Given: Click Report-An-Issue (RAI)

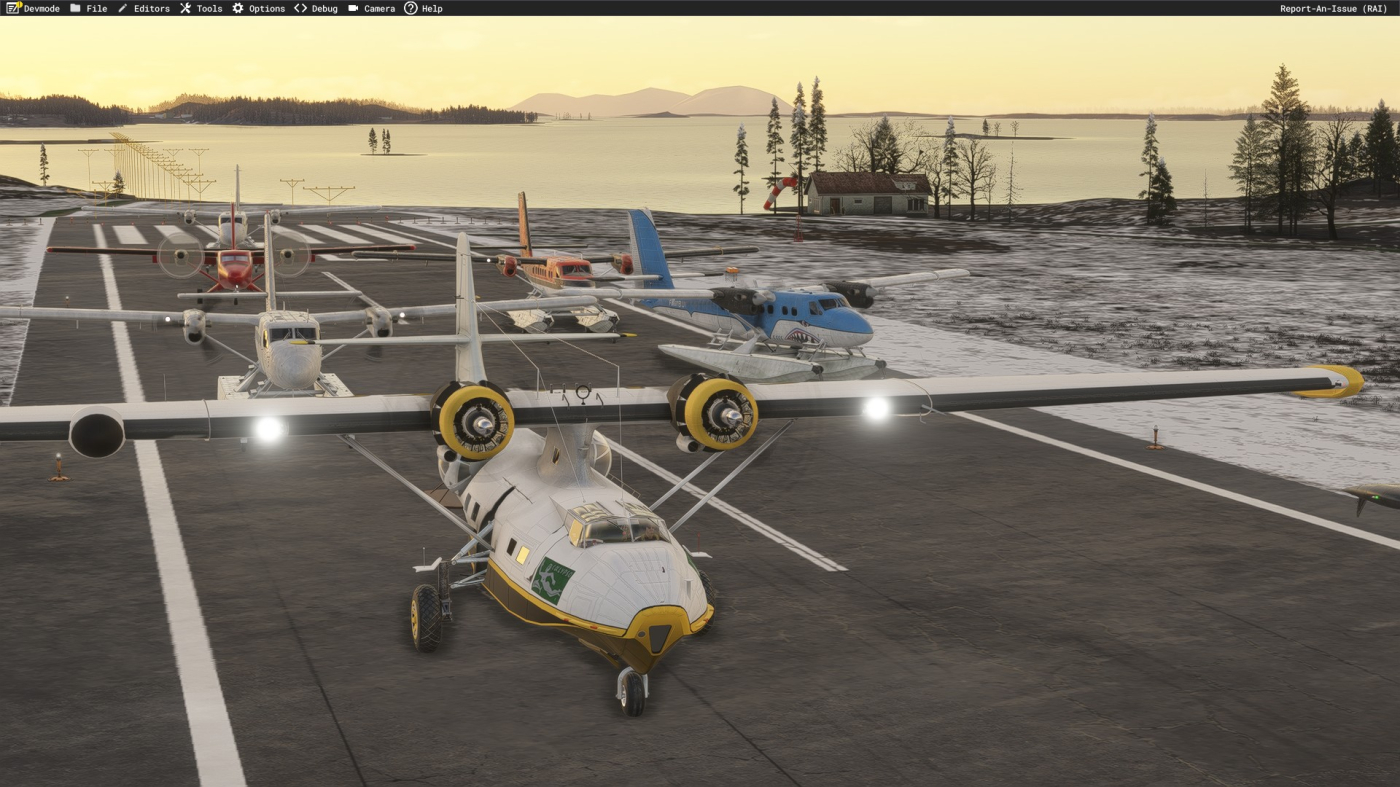Looking at the screenshot, I should coord(1333,8).
